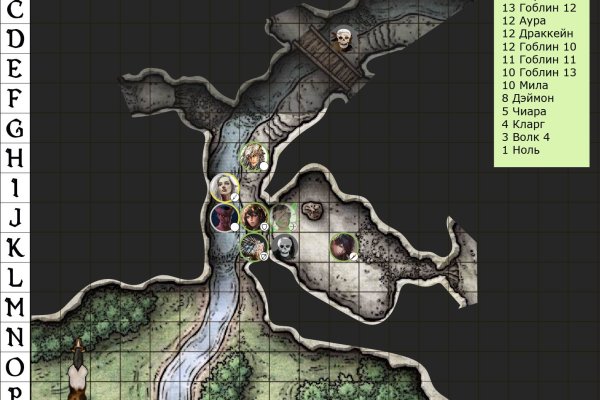Select the brown-haired woman token with shield badge
600x400 pixels.
tap(254, 216)
